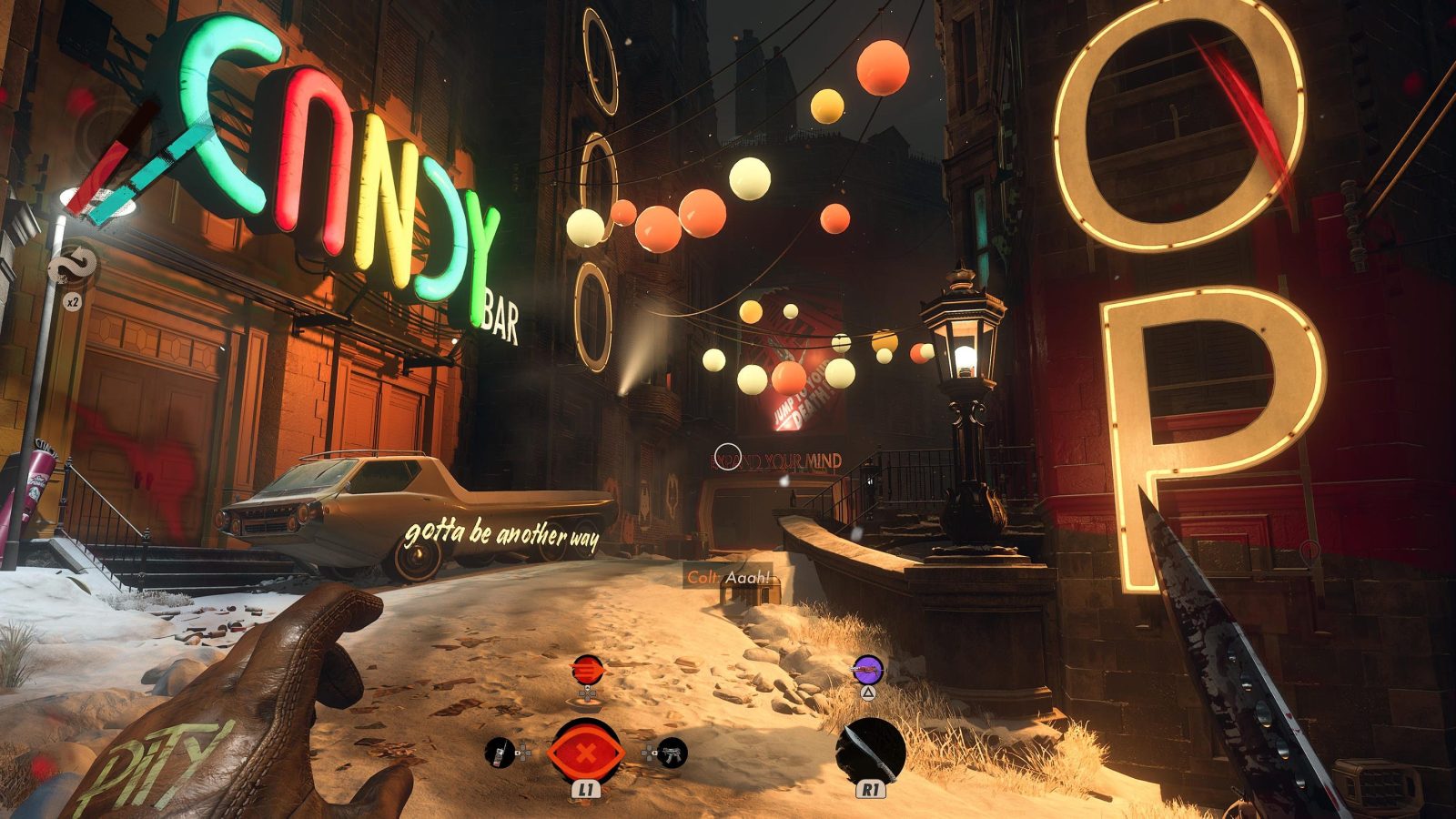Image resolution: width=1456 pixels, height=819 pixels.
Task: Select the Hackamajig gadget icon
Action: tap(499, 753)
